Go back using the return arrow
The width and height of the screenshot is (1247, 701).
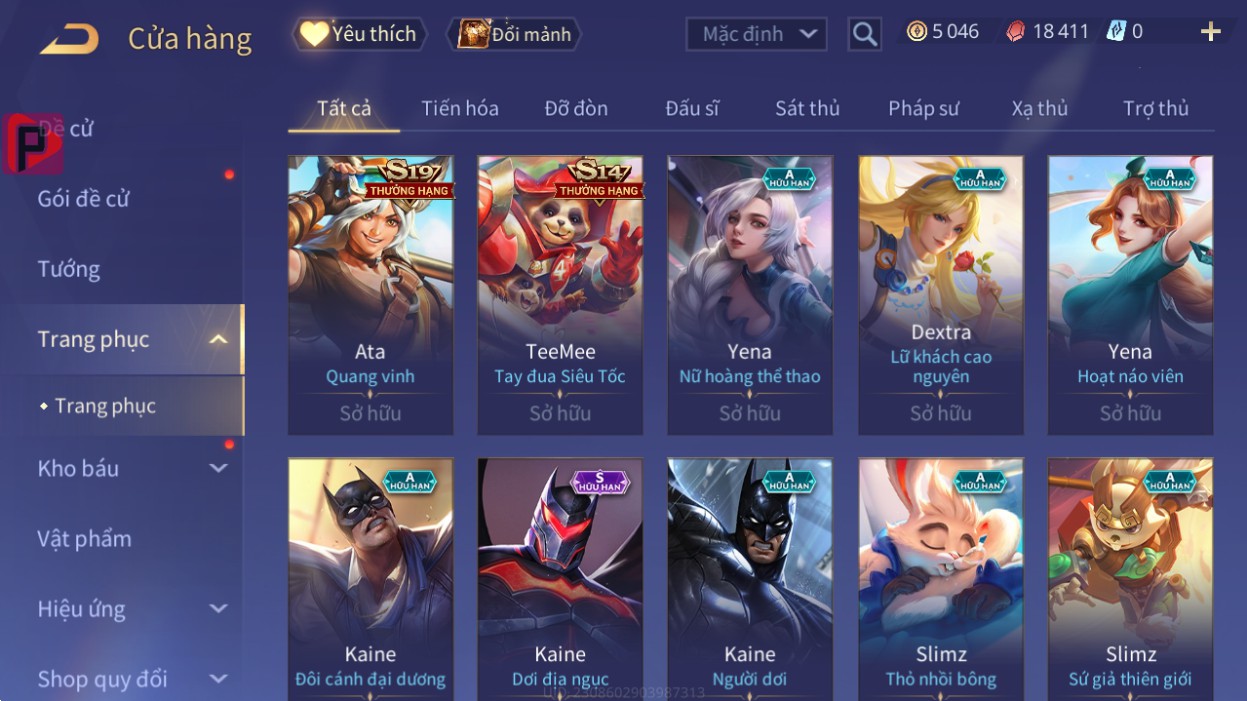(x=69, y=39)
